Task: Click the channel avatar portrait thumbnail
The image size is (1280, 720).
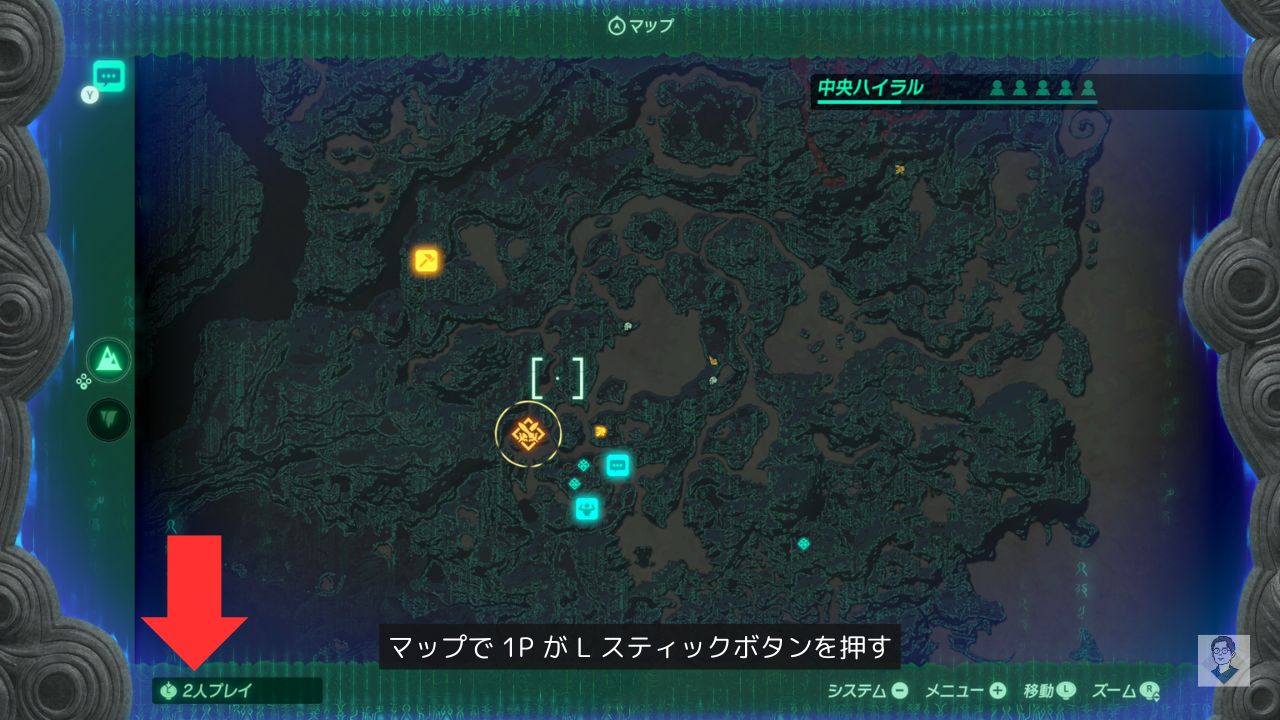Action: coord(1223,661)
